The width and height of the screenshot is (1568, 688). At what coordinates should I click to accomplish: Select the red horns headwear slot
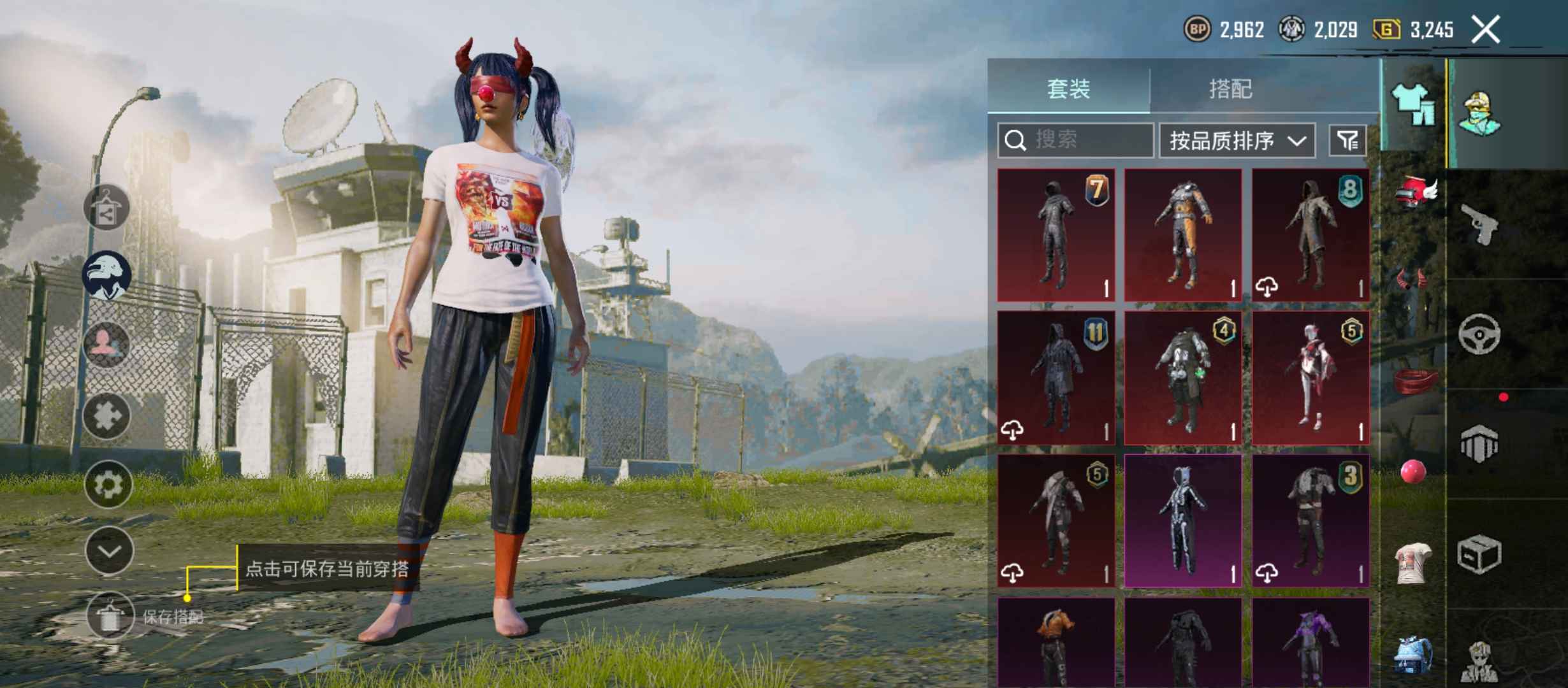[1412, 280]
